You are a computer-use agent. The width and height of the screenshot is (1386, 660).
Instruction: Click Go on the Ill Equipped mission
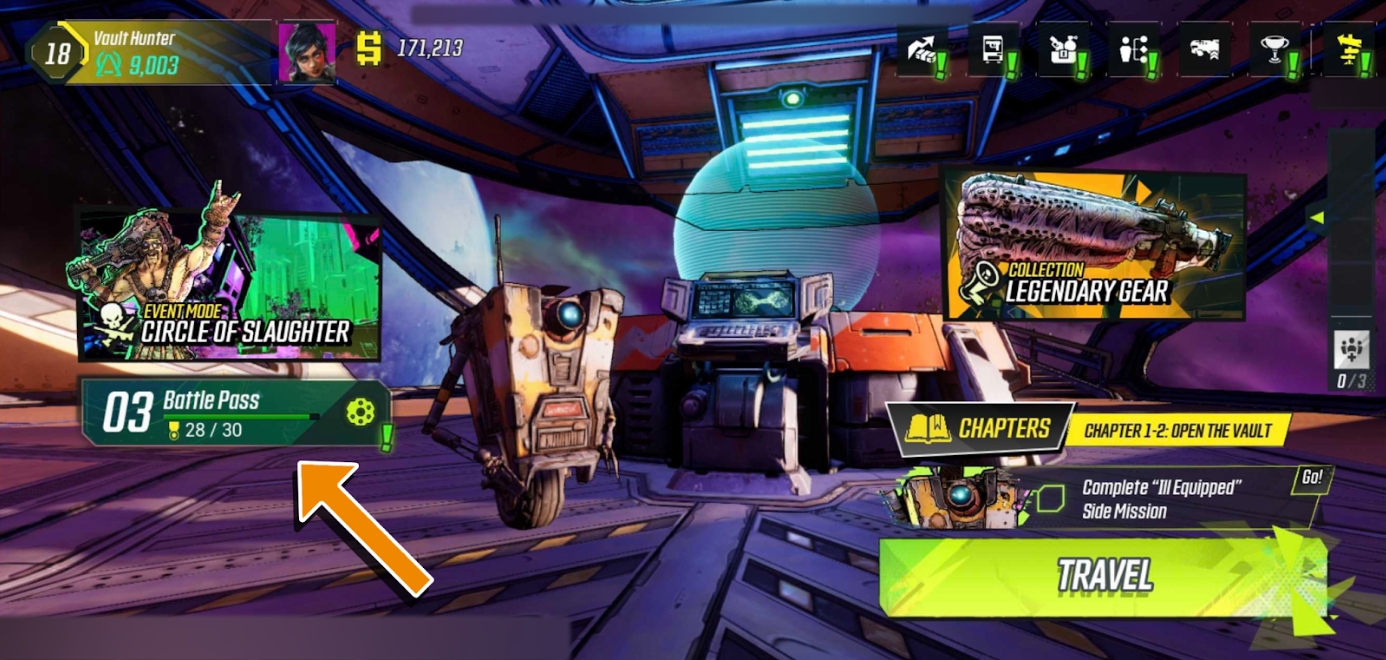[x=1311, y=478]
